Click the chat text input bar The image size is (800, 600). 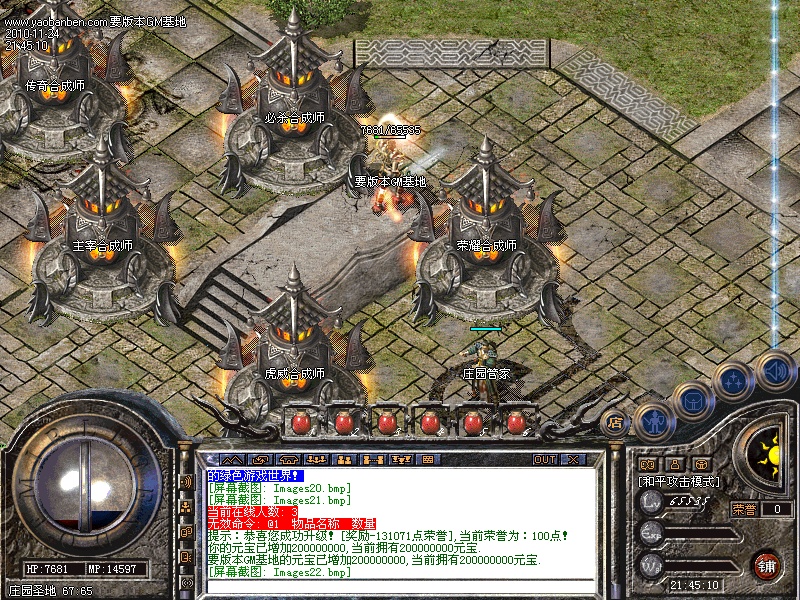[x=400, y=586]
